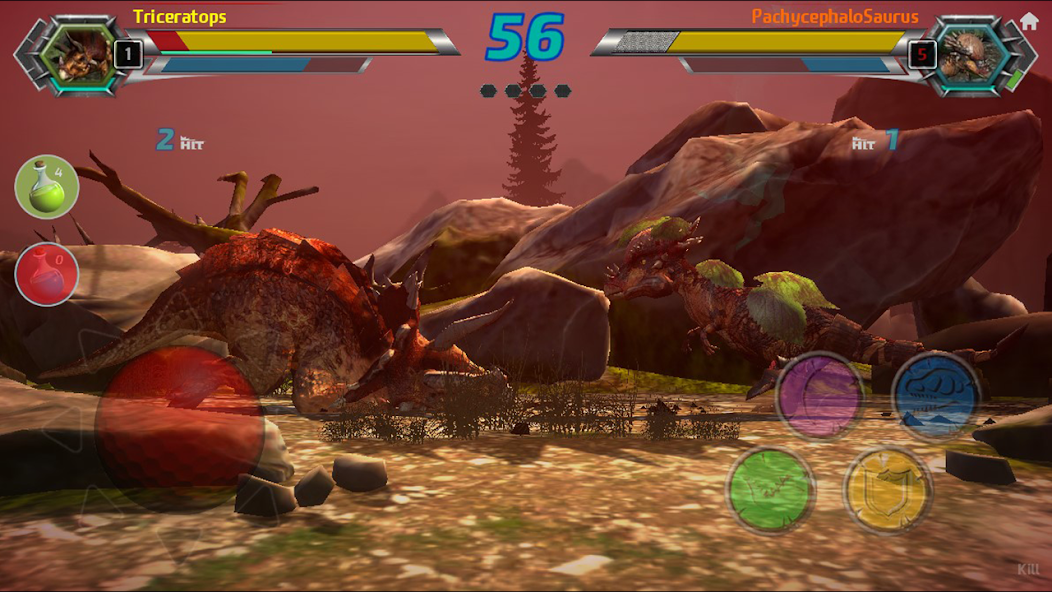This screenshot has height=592, width=1052.
Task: Use the green potion flask
Action: (47, 187)
